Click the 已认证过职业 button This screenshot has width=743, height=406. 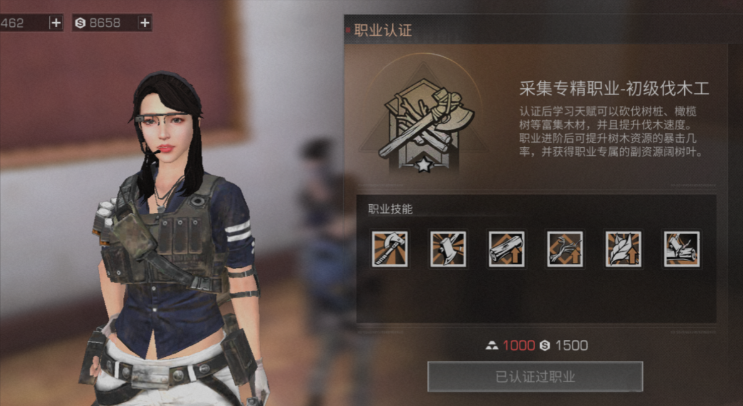point(535,376)
